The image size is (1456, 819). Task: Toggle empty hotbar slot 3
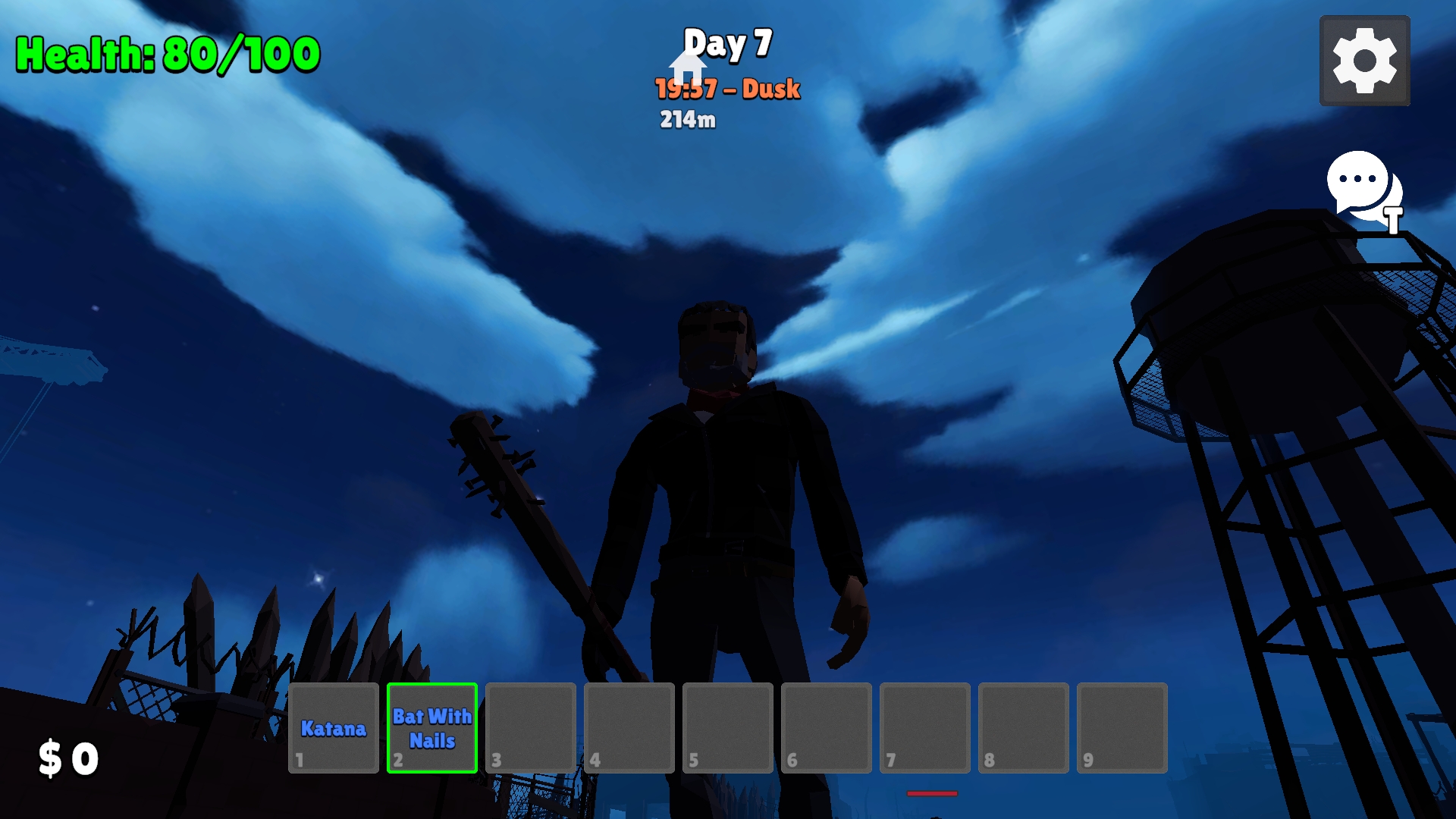click(530, 728)
